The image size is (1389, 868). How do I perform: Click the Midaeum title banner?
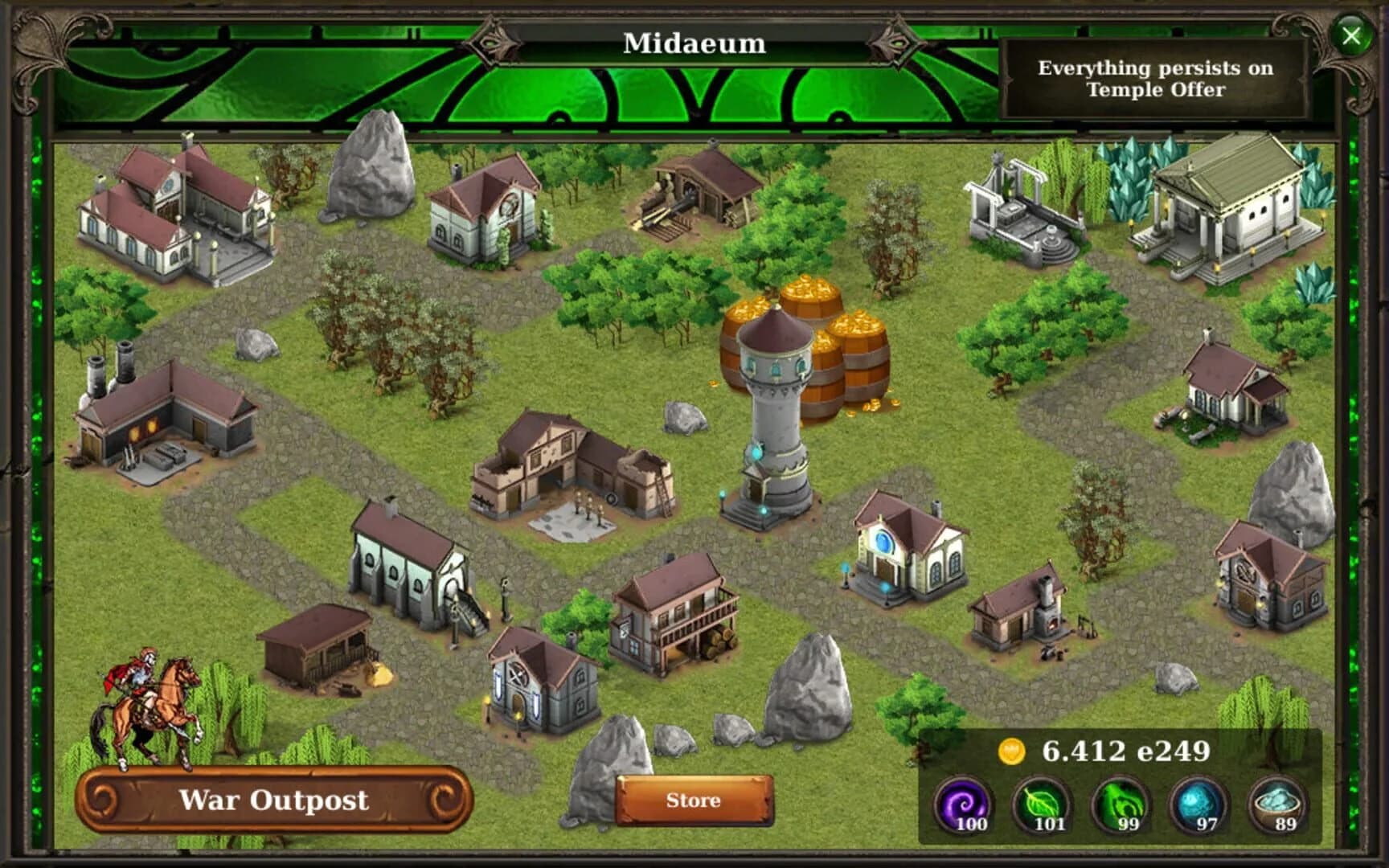coord(693,45)
